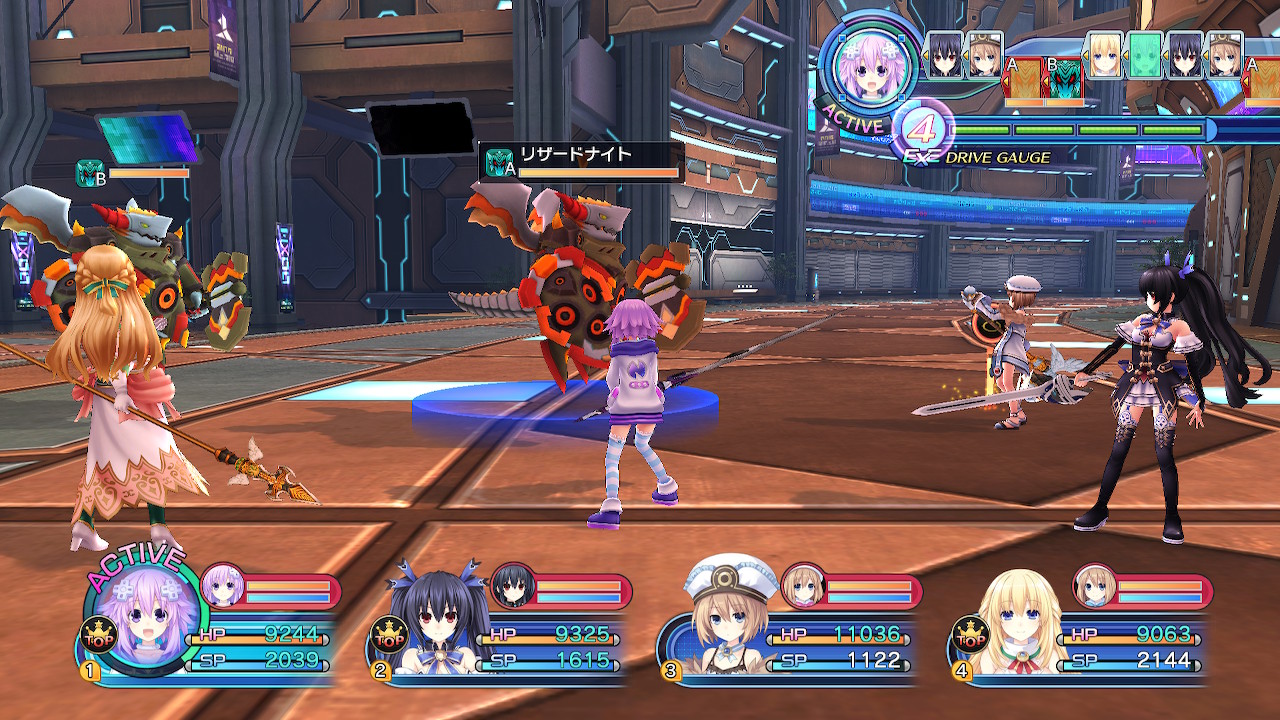1280x720 pixels.
Task: Select the small partner icon above Blanc's HP
Action: (x=801, y=586)
